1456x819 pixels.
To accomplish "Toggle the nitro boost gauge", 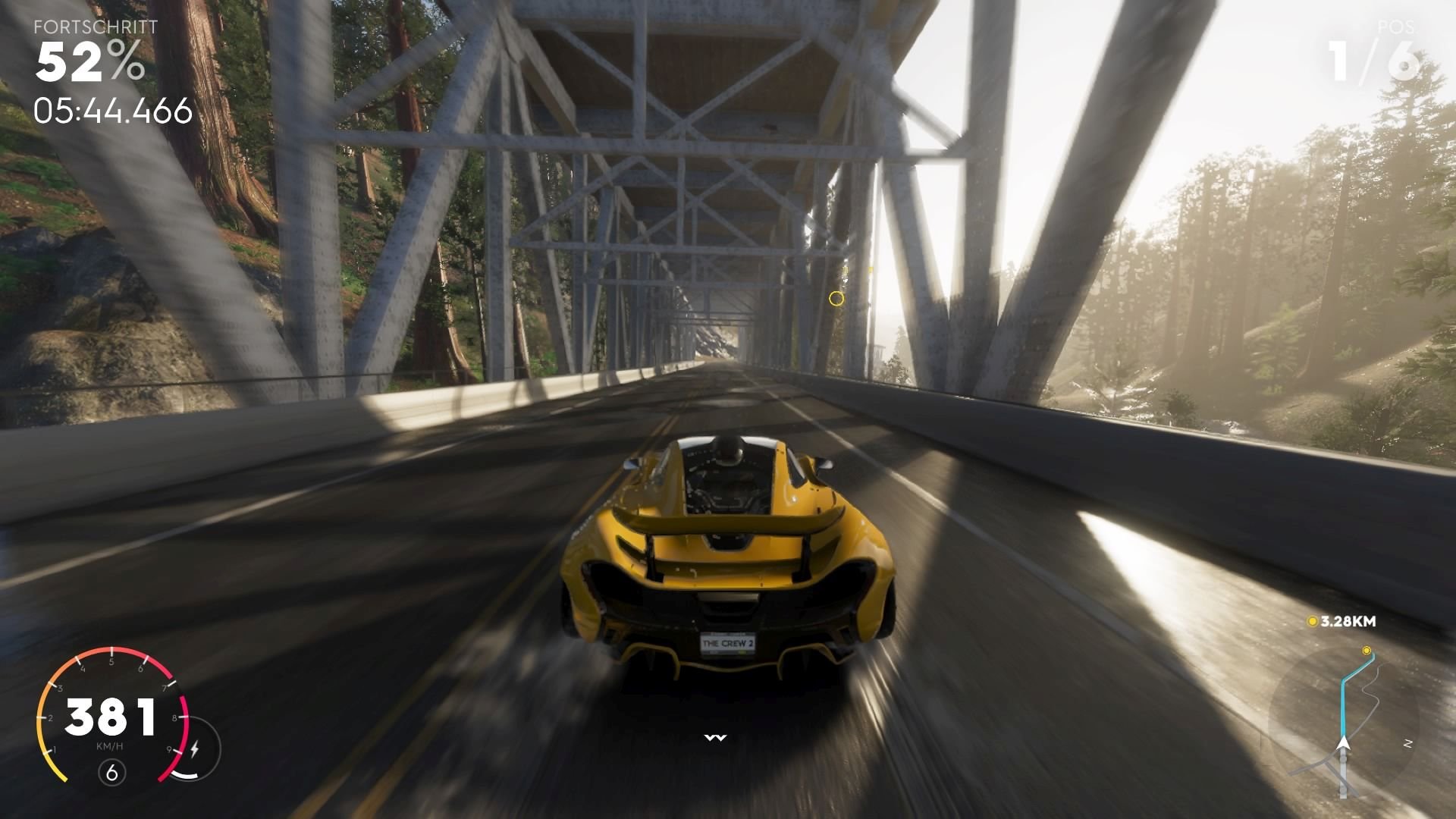I will point(185,775).
